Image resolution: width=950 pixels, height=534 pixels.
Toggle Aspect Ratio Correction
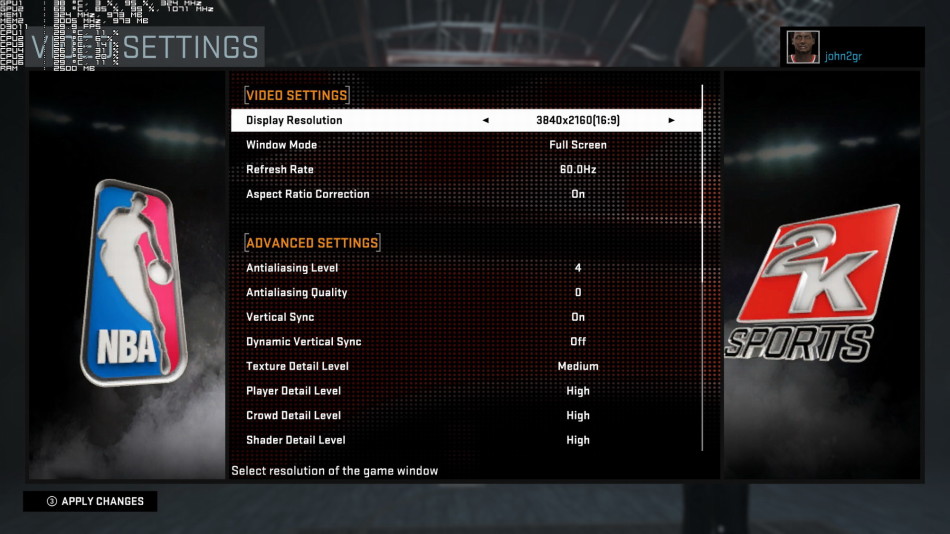[x=466, y=194]
